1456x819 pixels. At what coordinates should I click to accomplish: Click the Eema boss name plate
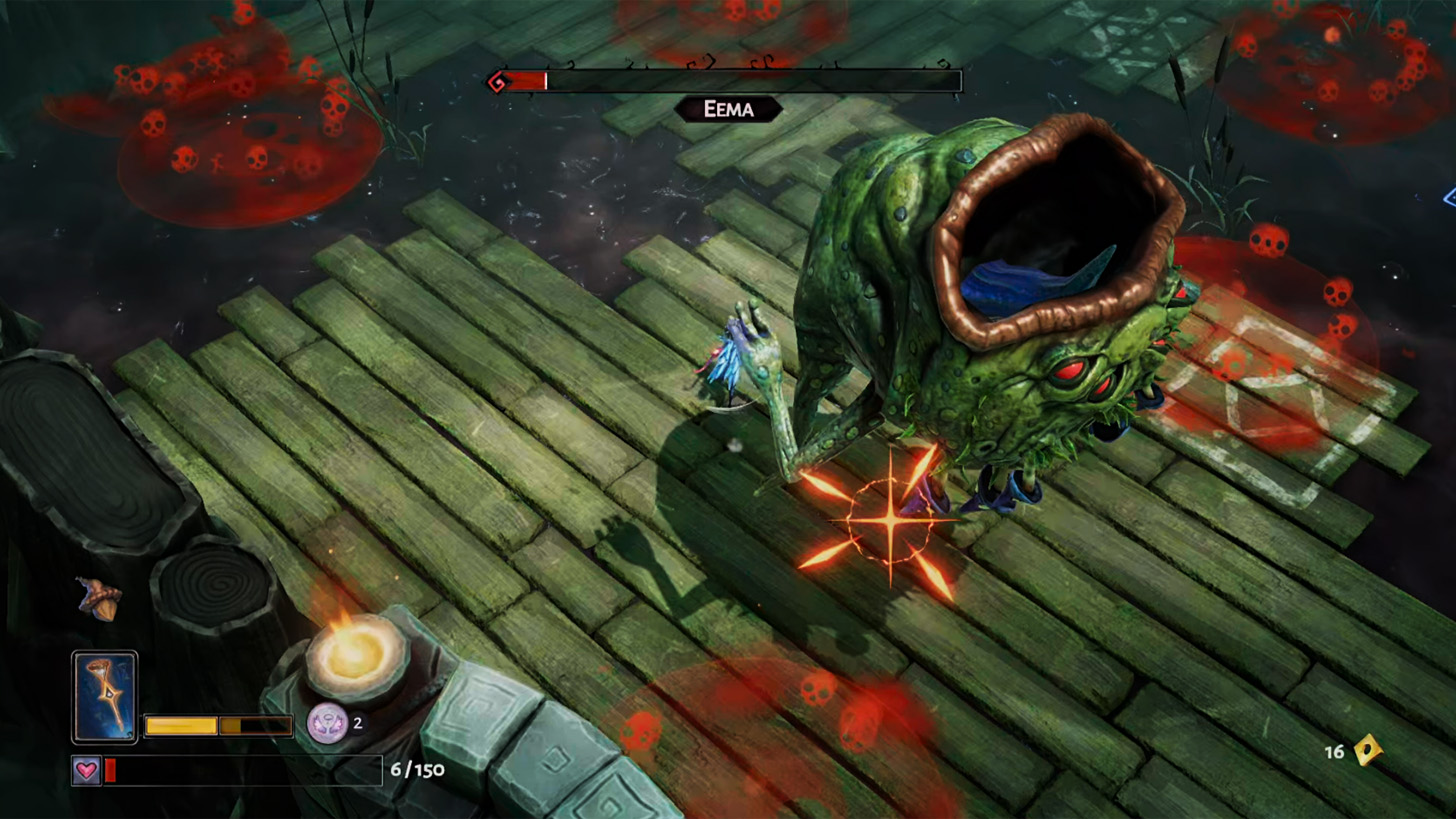(728, 109)
